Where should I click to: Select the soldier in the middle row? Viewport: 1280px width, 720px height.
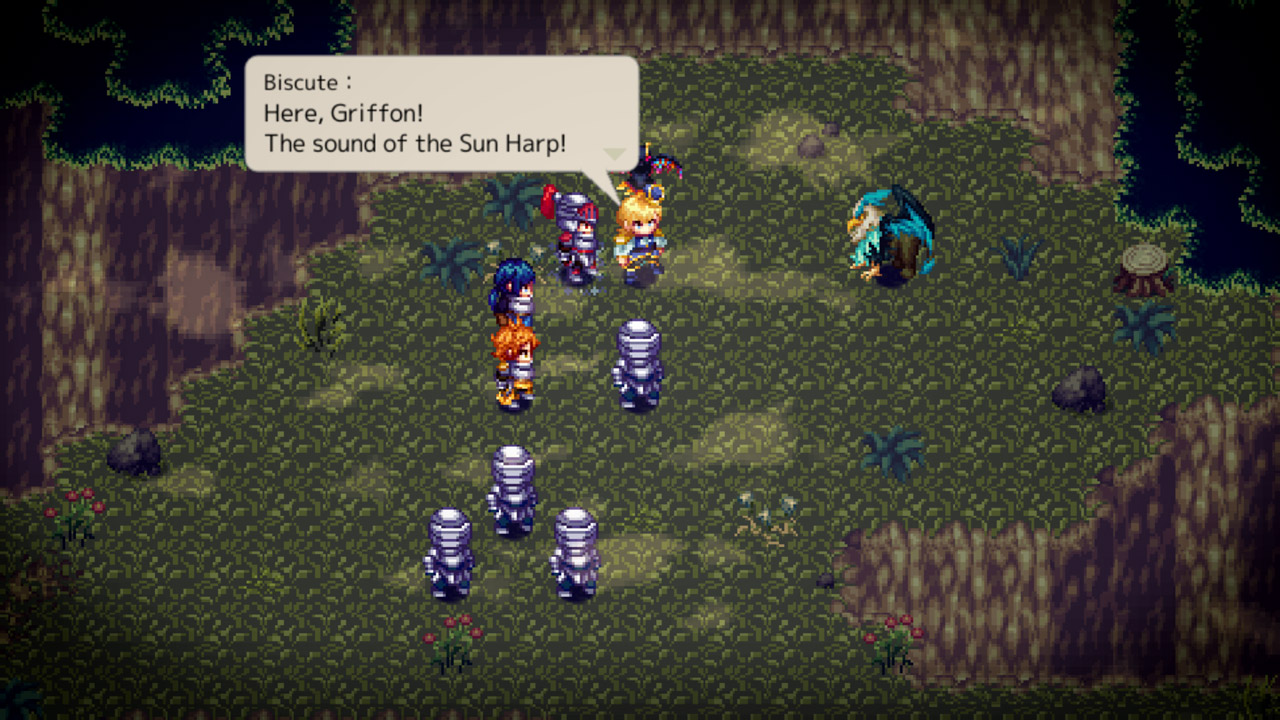click(x=512, y=490)
